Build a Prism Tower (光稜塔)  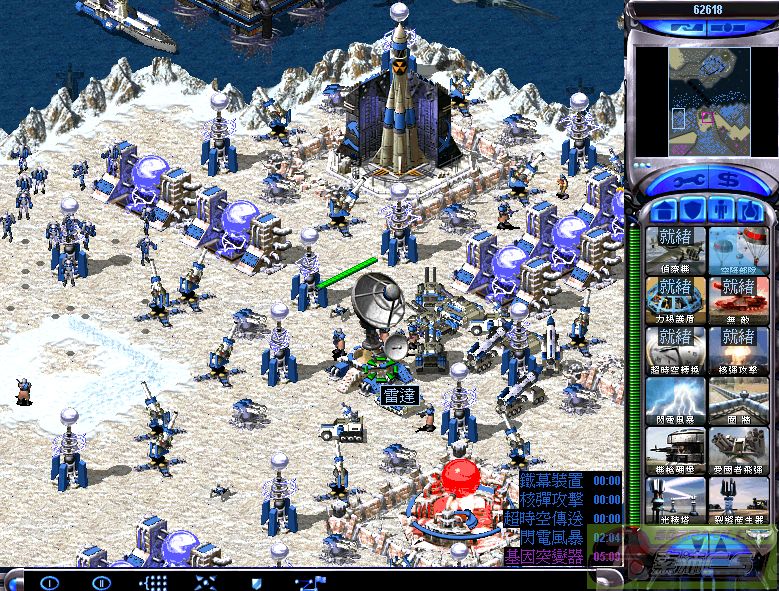point(675,500)
